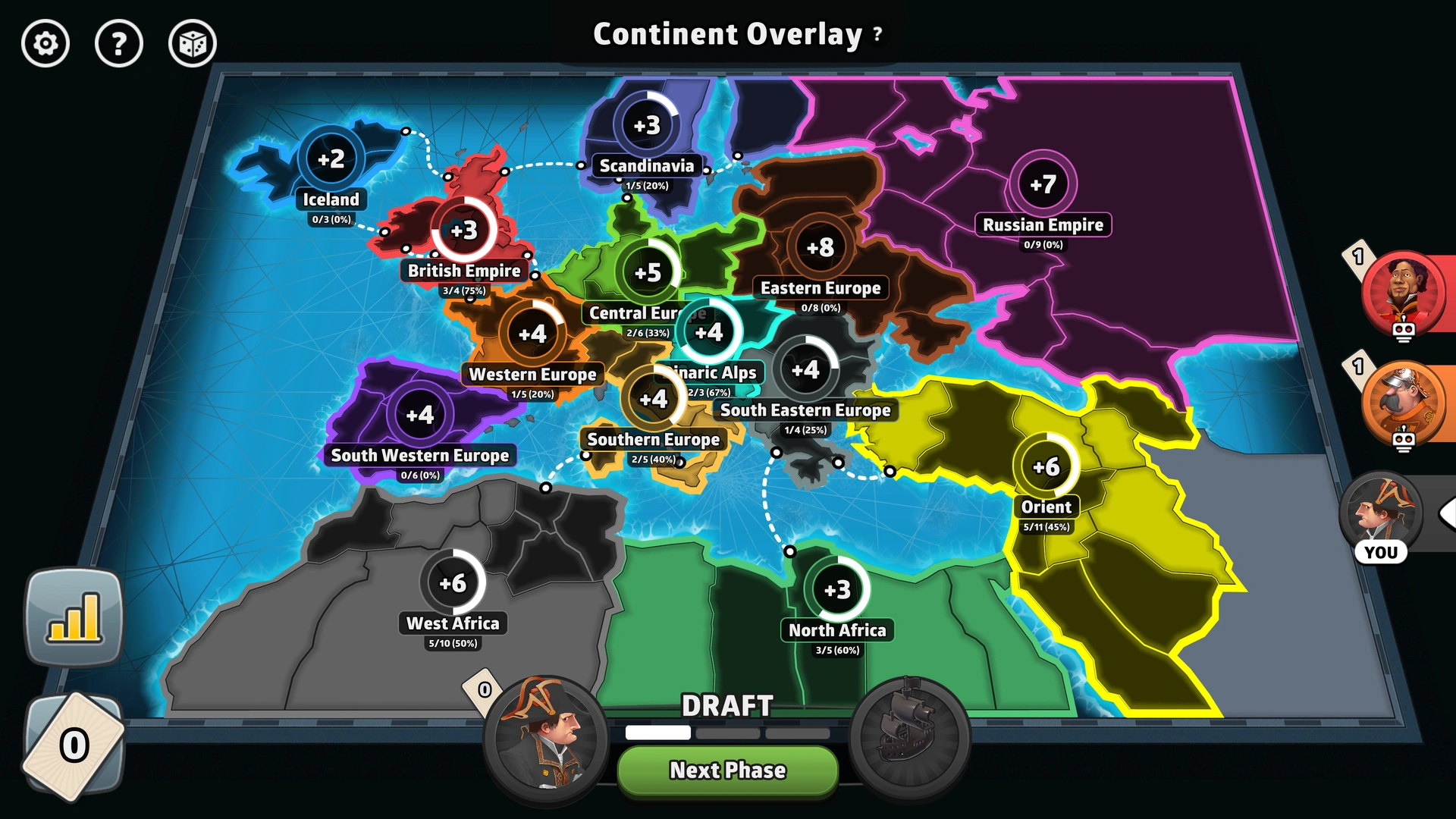Screen dimensions: 1456x819
Task: Click the British Empire progress ring
Action: coord(463,230)
